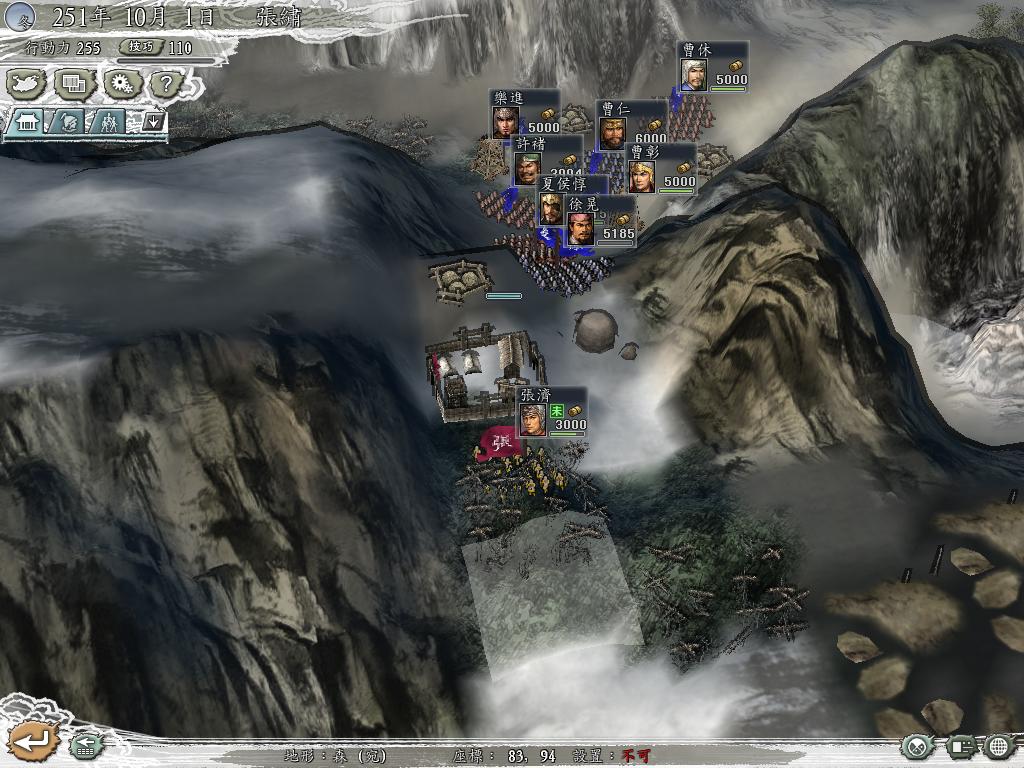This screenshot has width=1024, height=768.
Task: Toggle the unit info panel button
Action: (960, 745)
